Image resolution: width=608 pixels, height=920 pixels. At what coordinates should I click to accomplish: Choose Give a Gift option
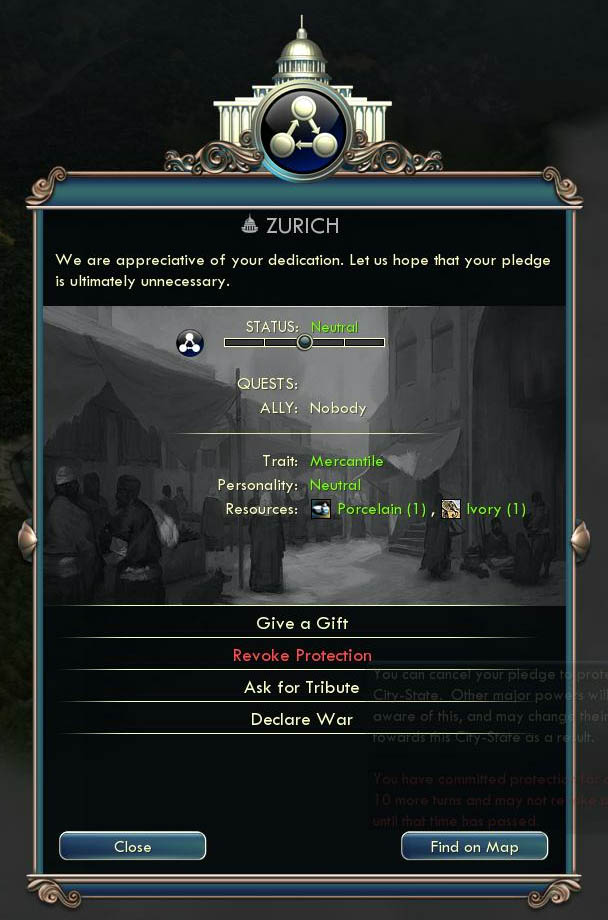coord(302,623)
